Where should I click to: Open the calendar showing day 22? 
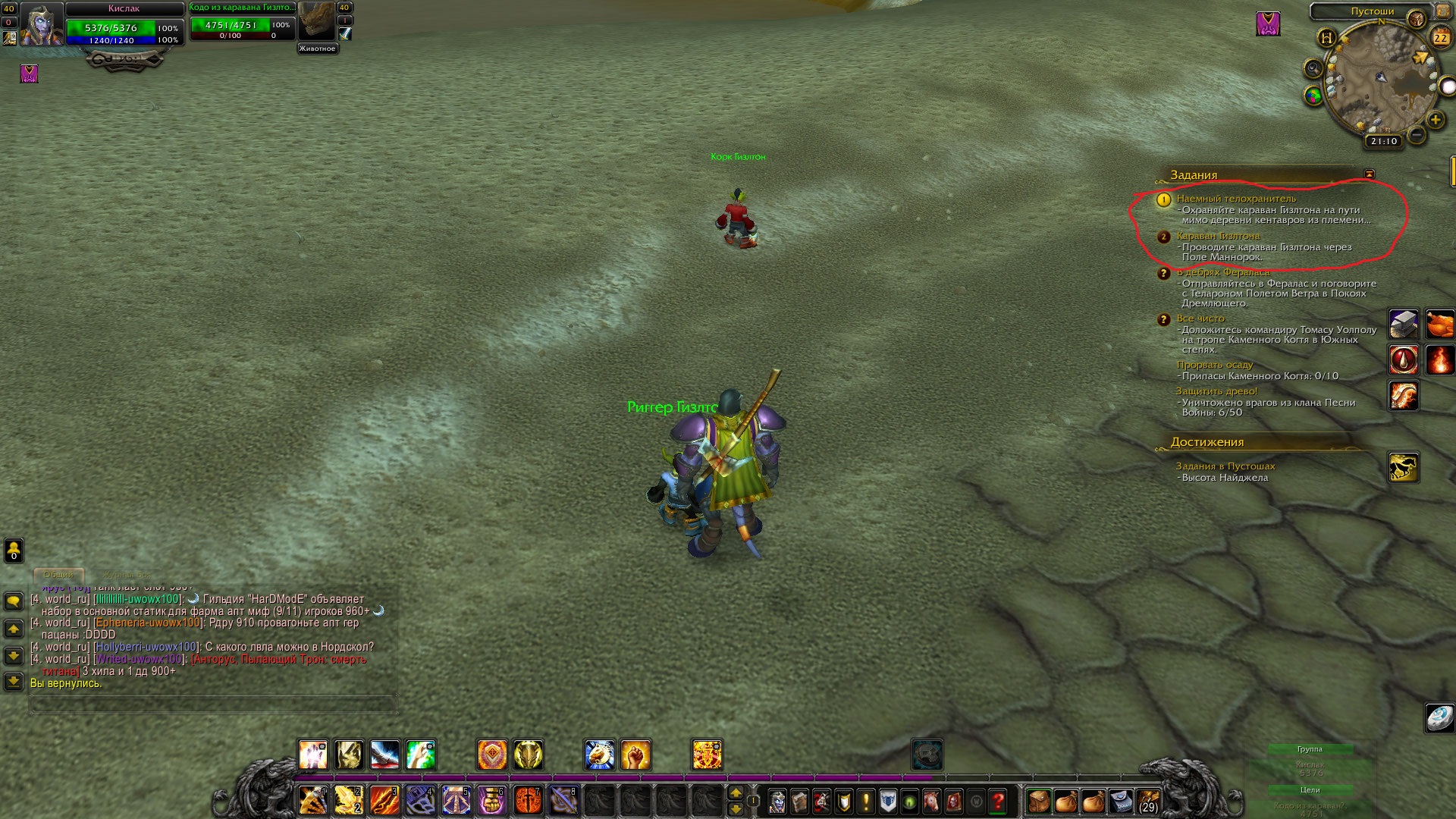(1439, 37)
